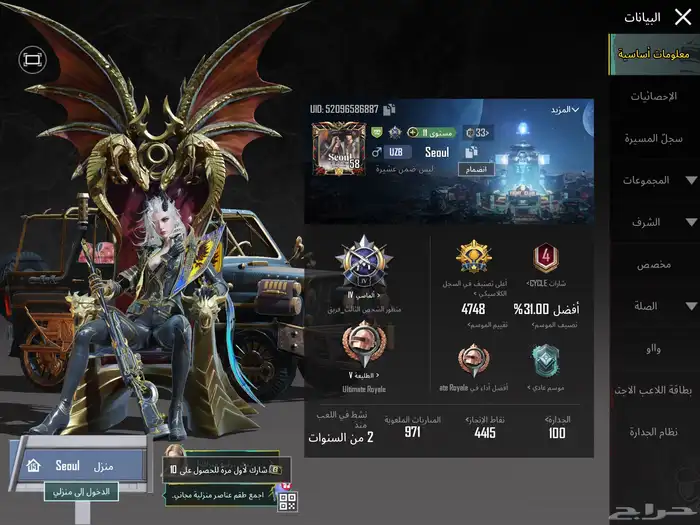The image size is (700, 525).
Task: Open the More dropdown (المزيد)
Action: [x=564, y=109]
